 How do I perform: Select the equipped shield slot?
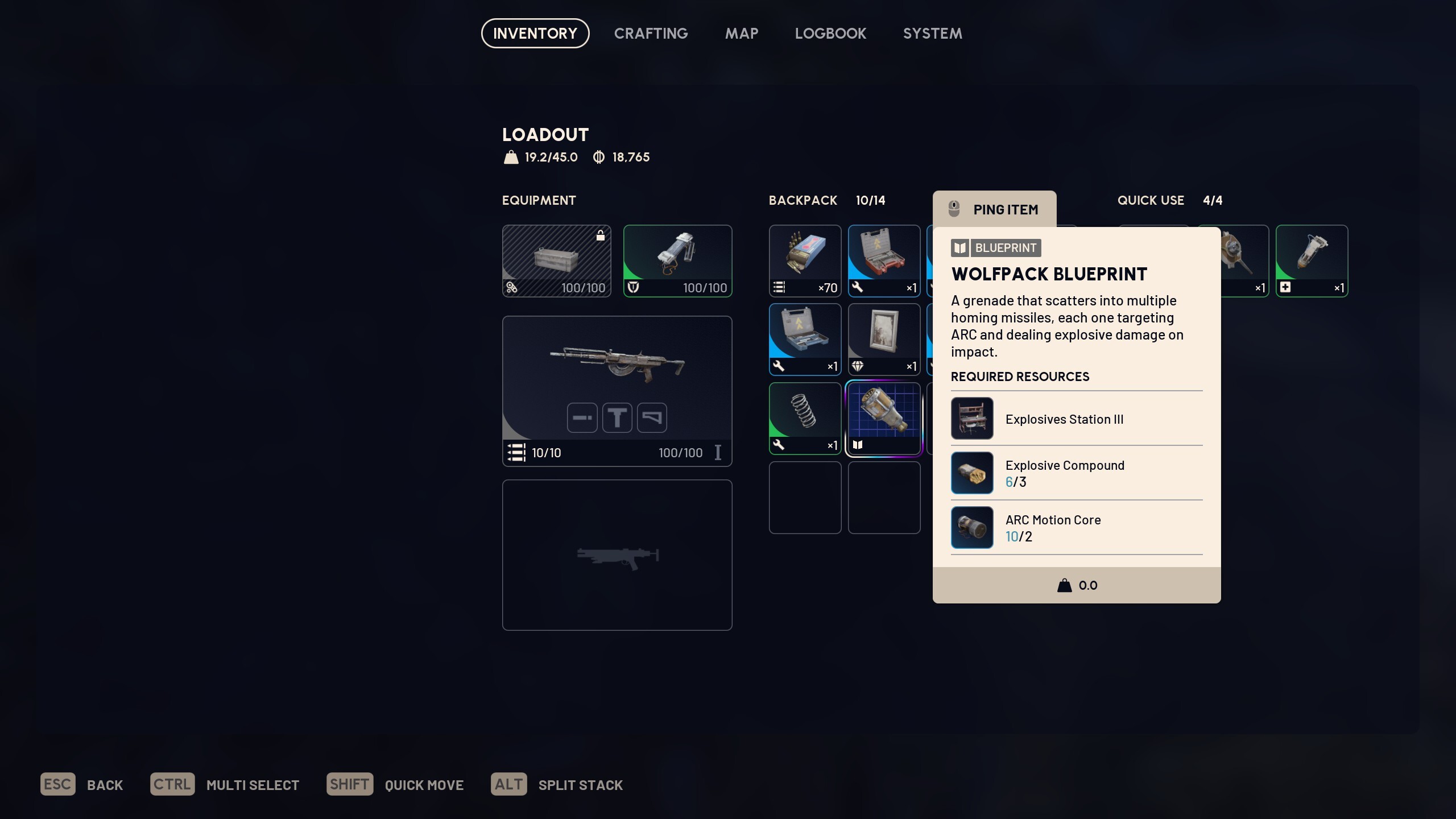point(677,260)
